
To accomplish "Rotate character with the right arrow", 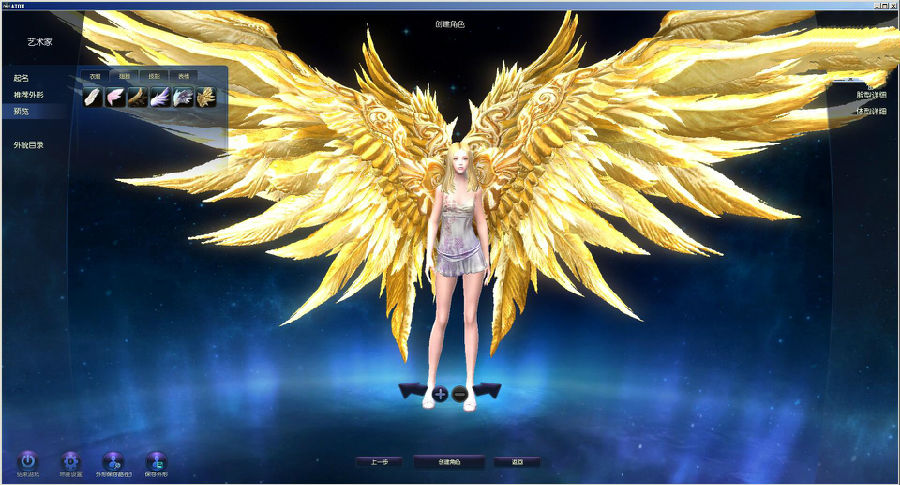I will 486,390.
